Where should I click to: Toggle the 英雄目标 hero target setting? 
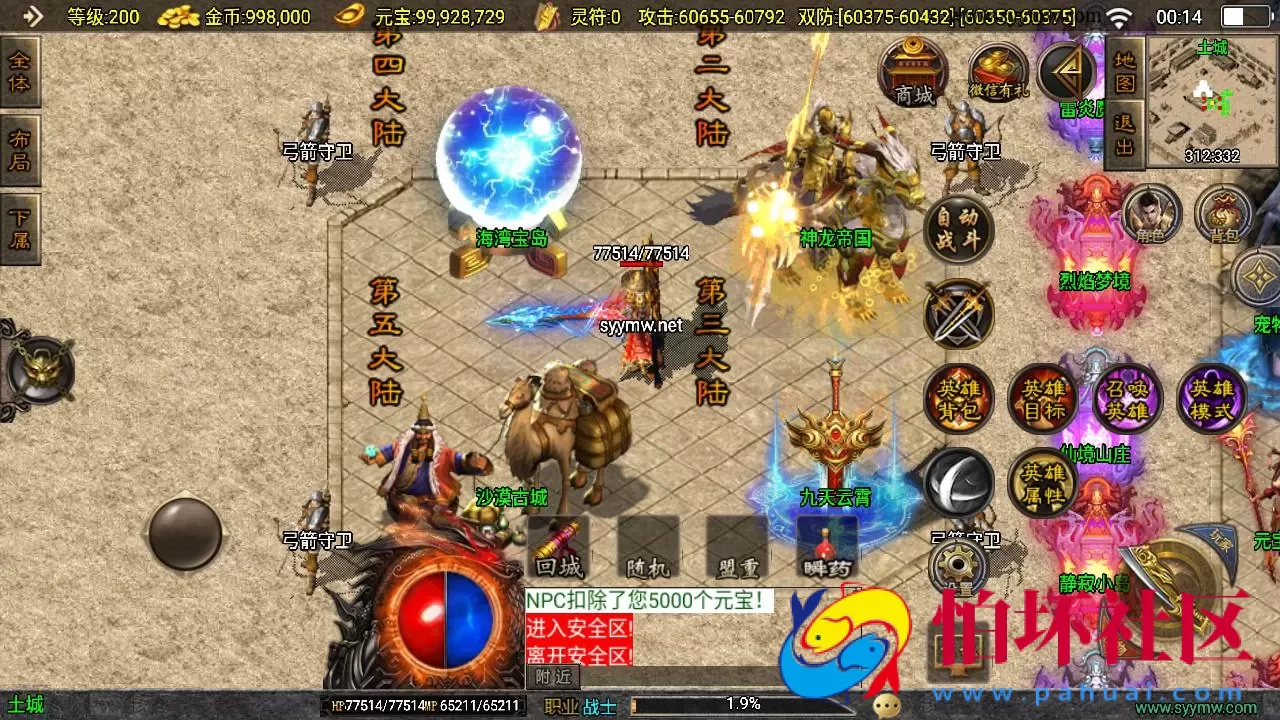click(x=1044, y=398)
